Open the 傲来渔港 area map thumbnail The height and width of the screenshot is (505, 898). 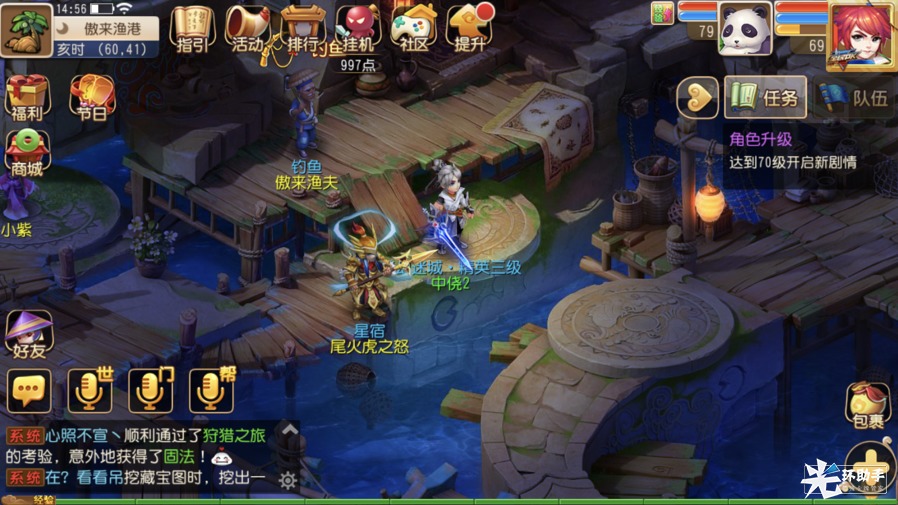(x=25, y=28)
